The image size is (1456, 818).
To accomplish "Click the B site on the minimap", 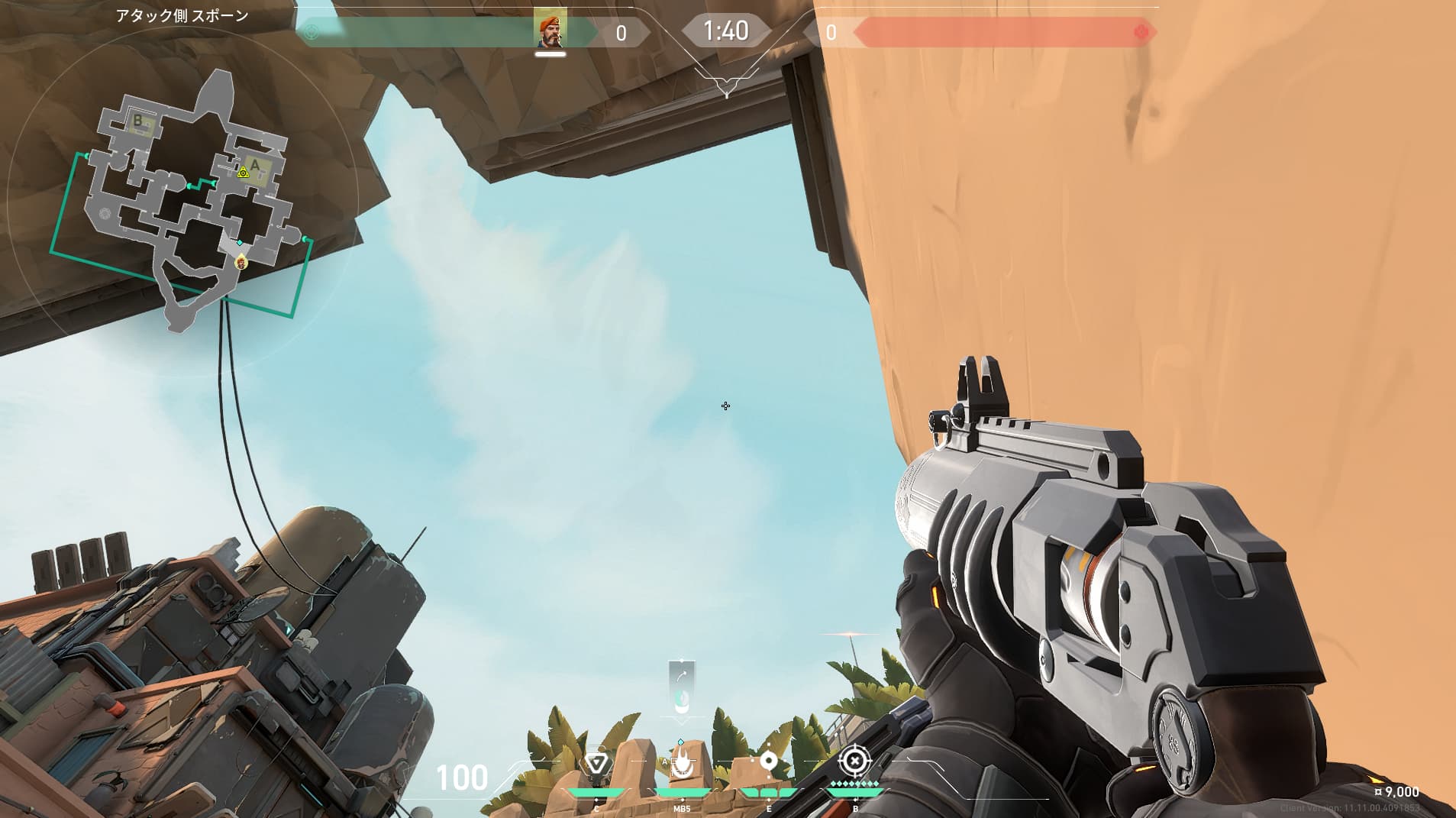I will point(138,121).
